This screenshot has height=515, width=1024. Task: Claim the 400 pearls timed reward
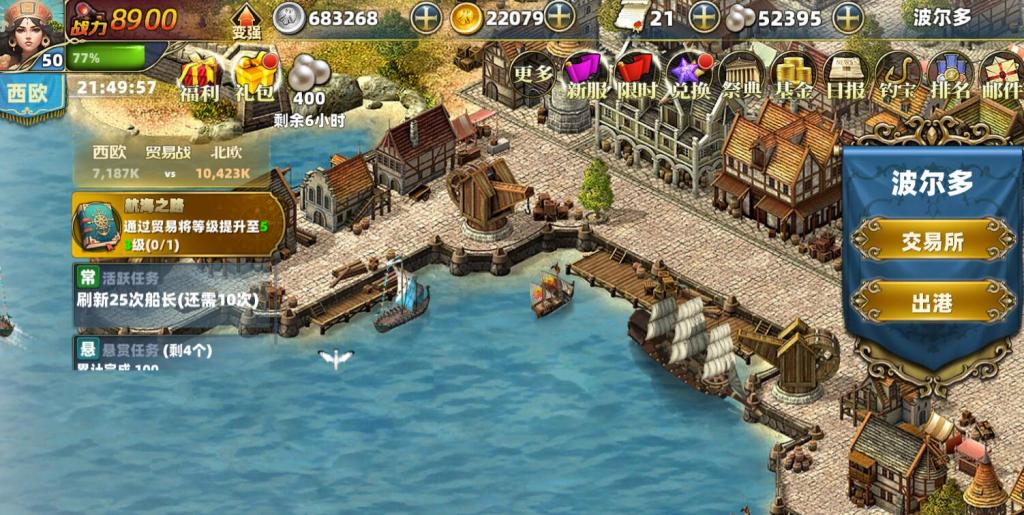pyautogui.click(x=307, y=80)
